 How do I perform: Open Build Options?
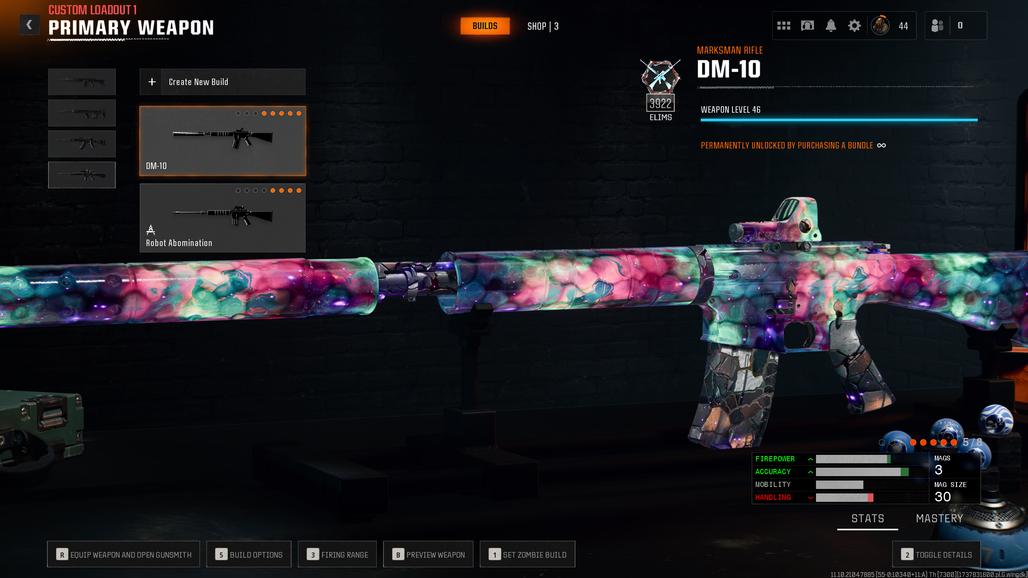tap(248, 554)
